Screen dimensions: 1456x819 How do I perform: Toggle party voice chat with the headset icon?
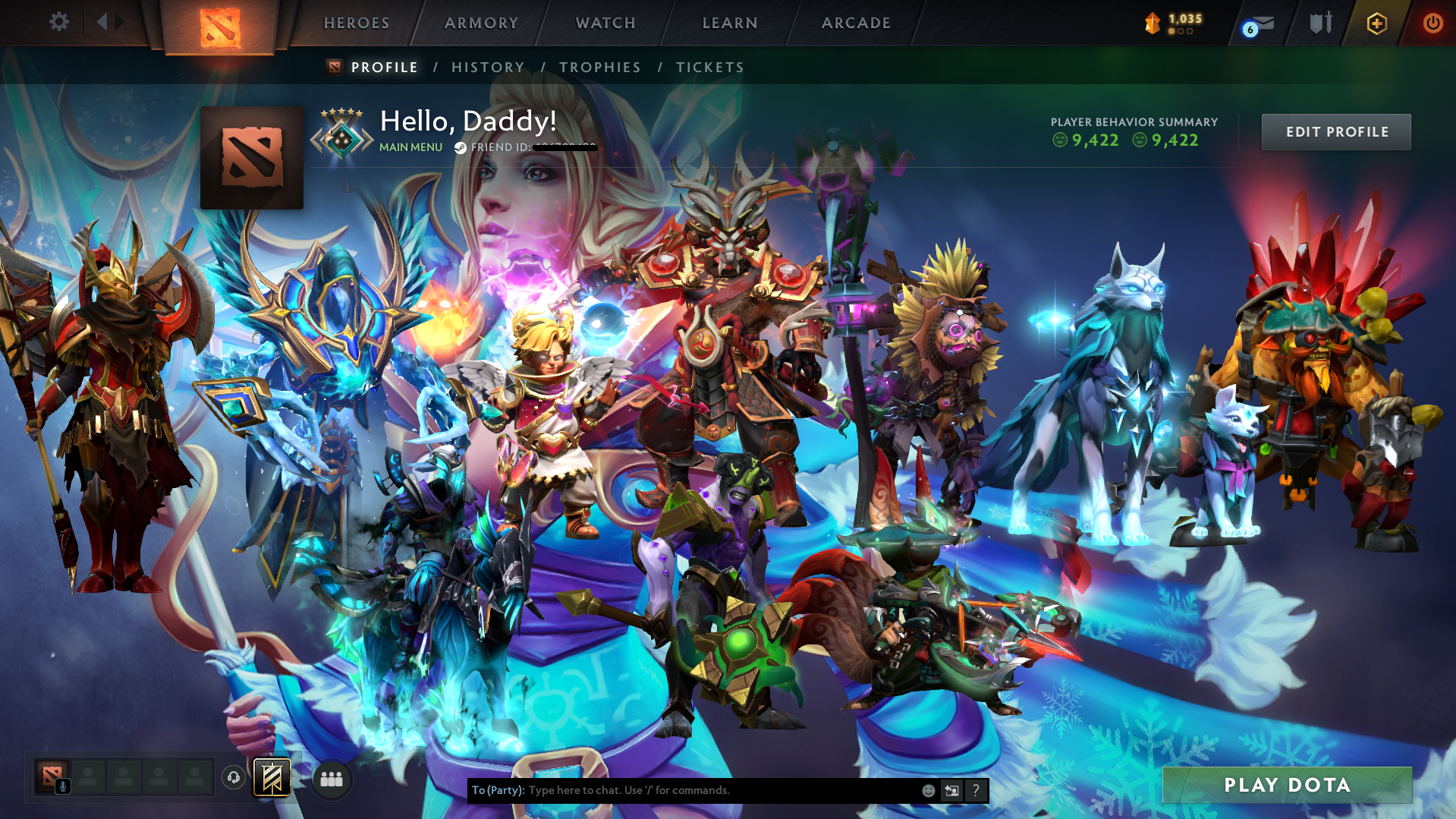(x=233, y=777)
